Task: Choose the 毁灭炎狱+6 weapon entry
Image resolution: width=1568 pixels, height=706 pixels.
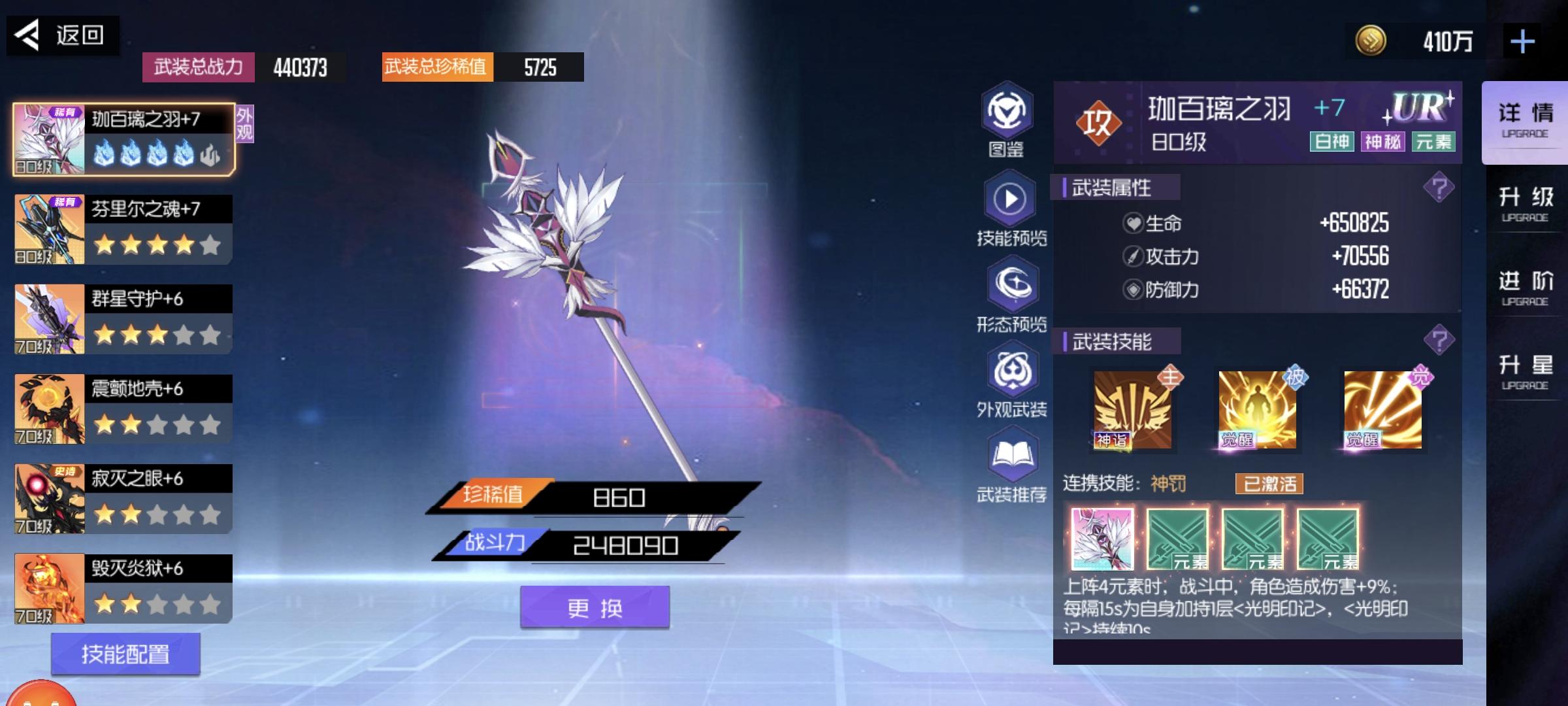Action: pos(124,588)
